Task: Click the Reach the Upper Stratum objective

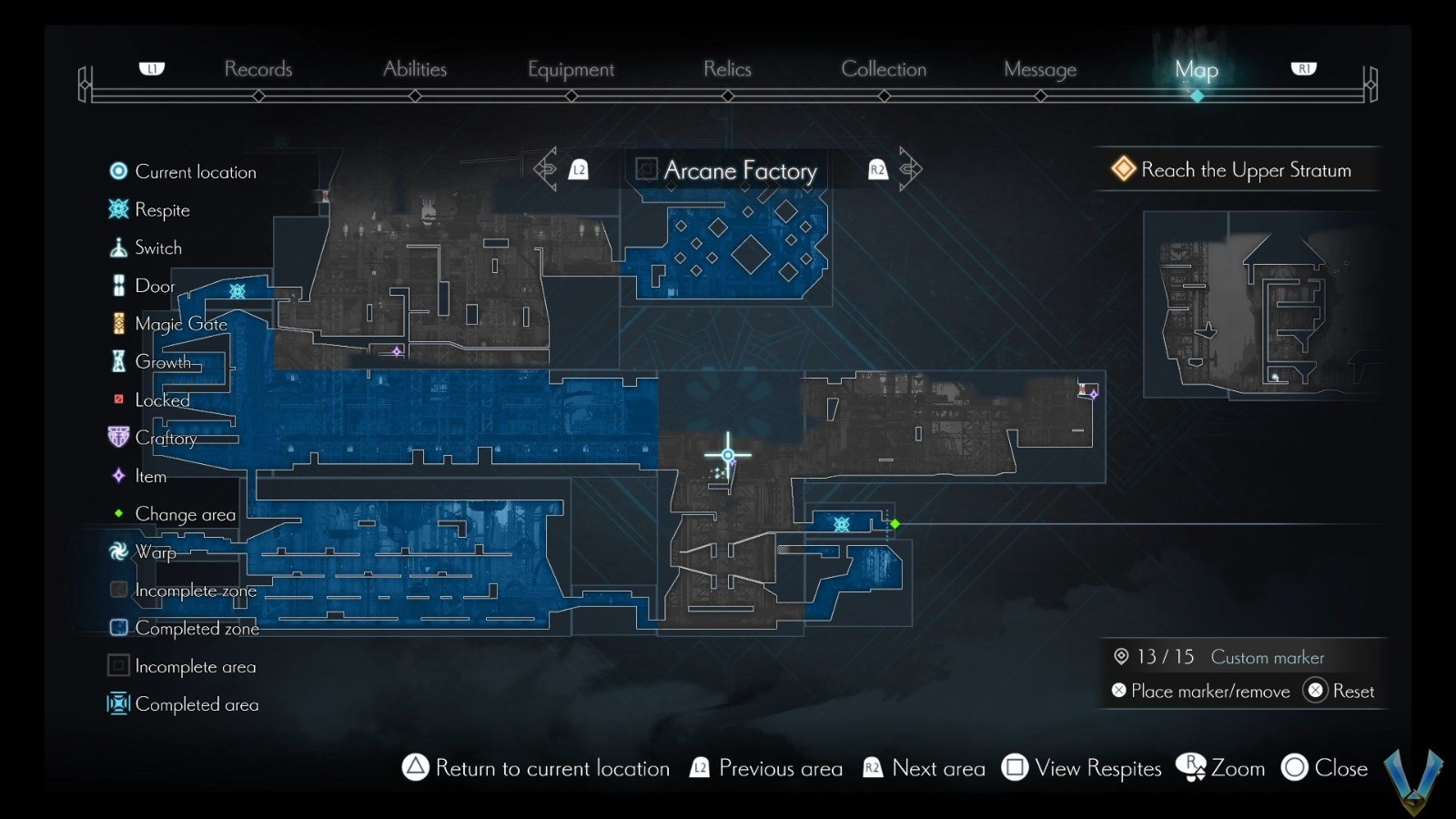Action: (1239, 169)
